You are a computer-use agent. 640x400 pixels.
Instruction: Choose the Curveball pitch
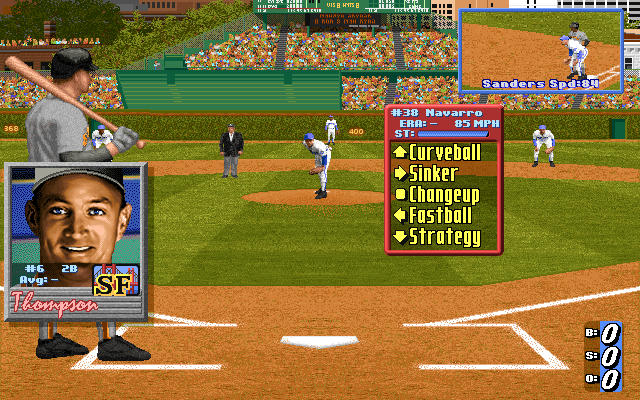pyautogui.click(x=445, y=152)
